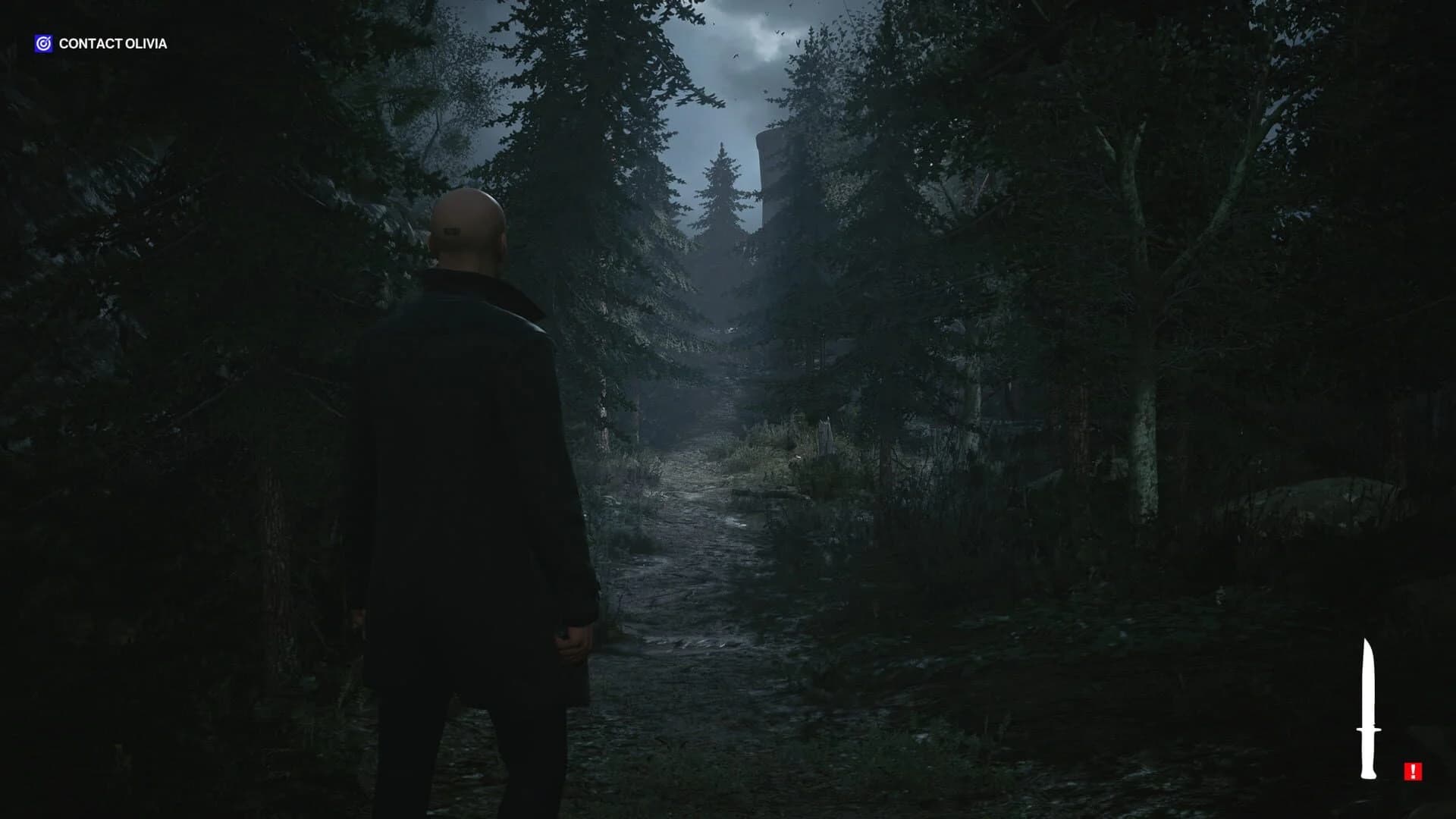This screenshot has width=1456, height=819.
Task: Open the CONTACT OLIVIA objective text
Action: (x=112, y=43)
